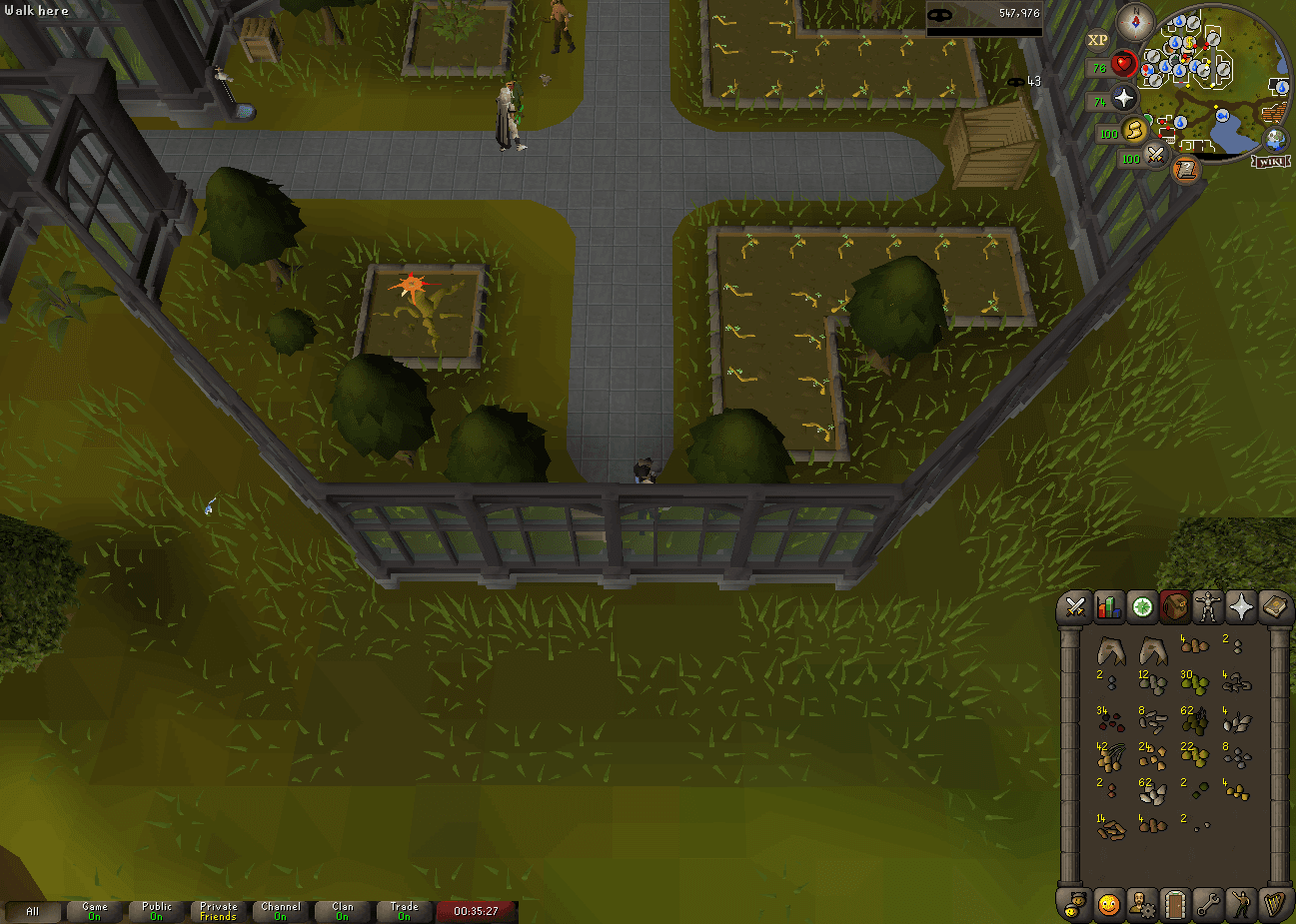
Task: Switch to the All chat tab
Action: coord(33,911)
